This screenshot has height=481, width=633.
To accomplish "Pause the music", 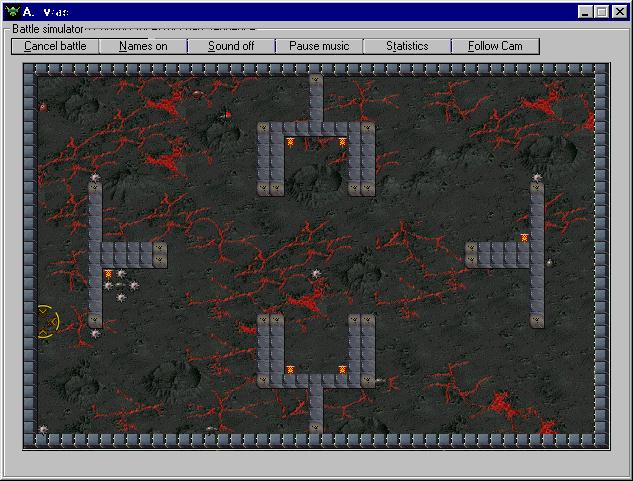I will 319,46.
